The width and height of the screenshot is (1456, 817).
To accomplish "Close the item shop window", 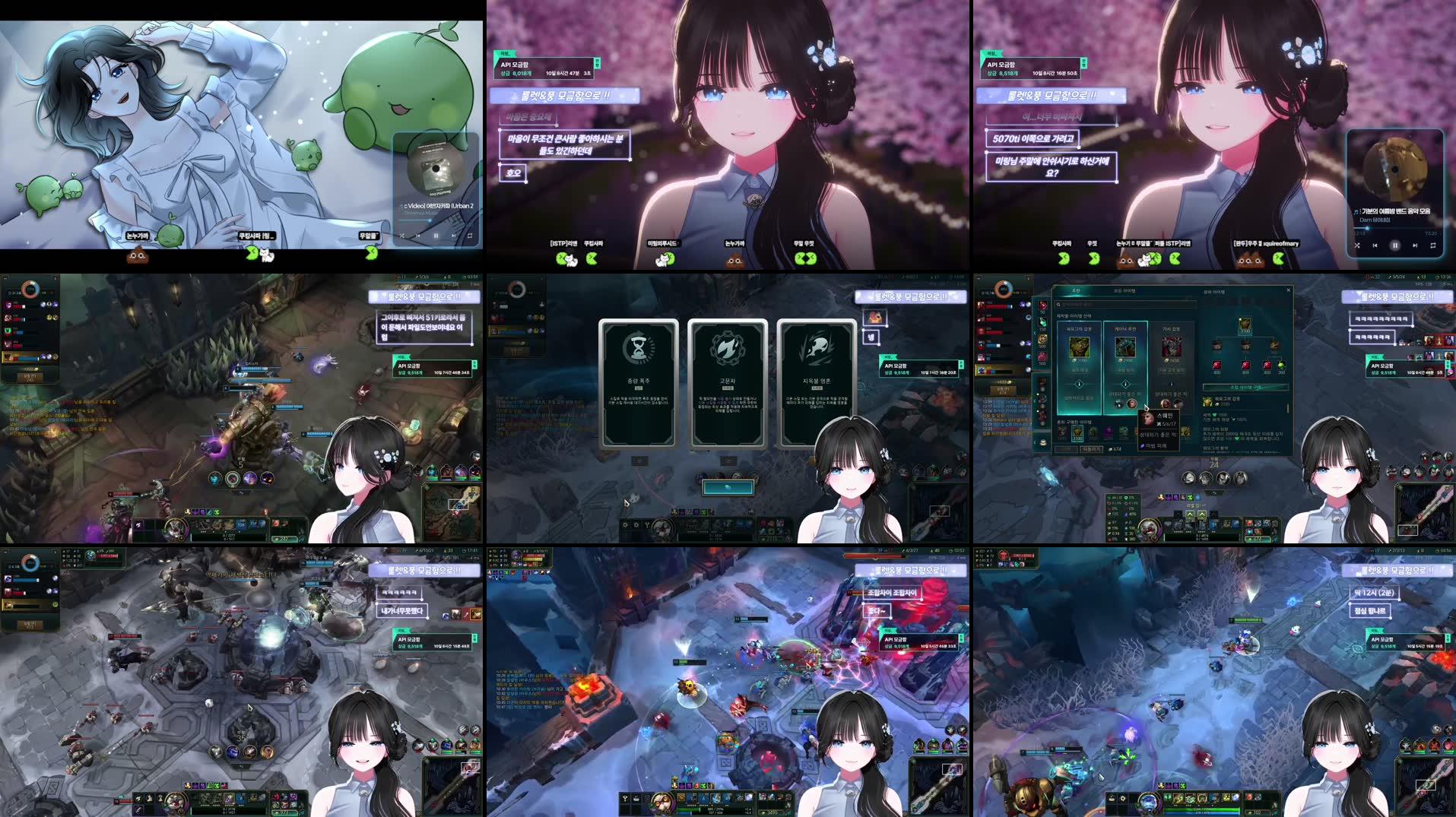I will pyautogui.click(x=1288, y=290).
